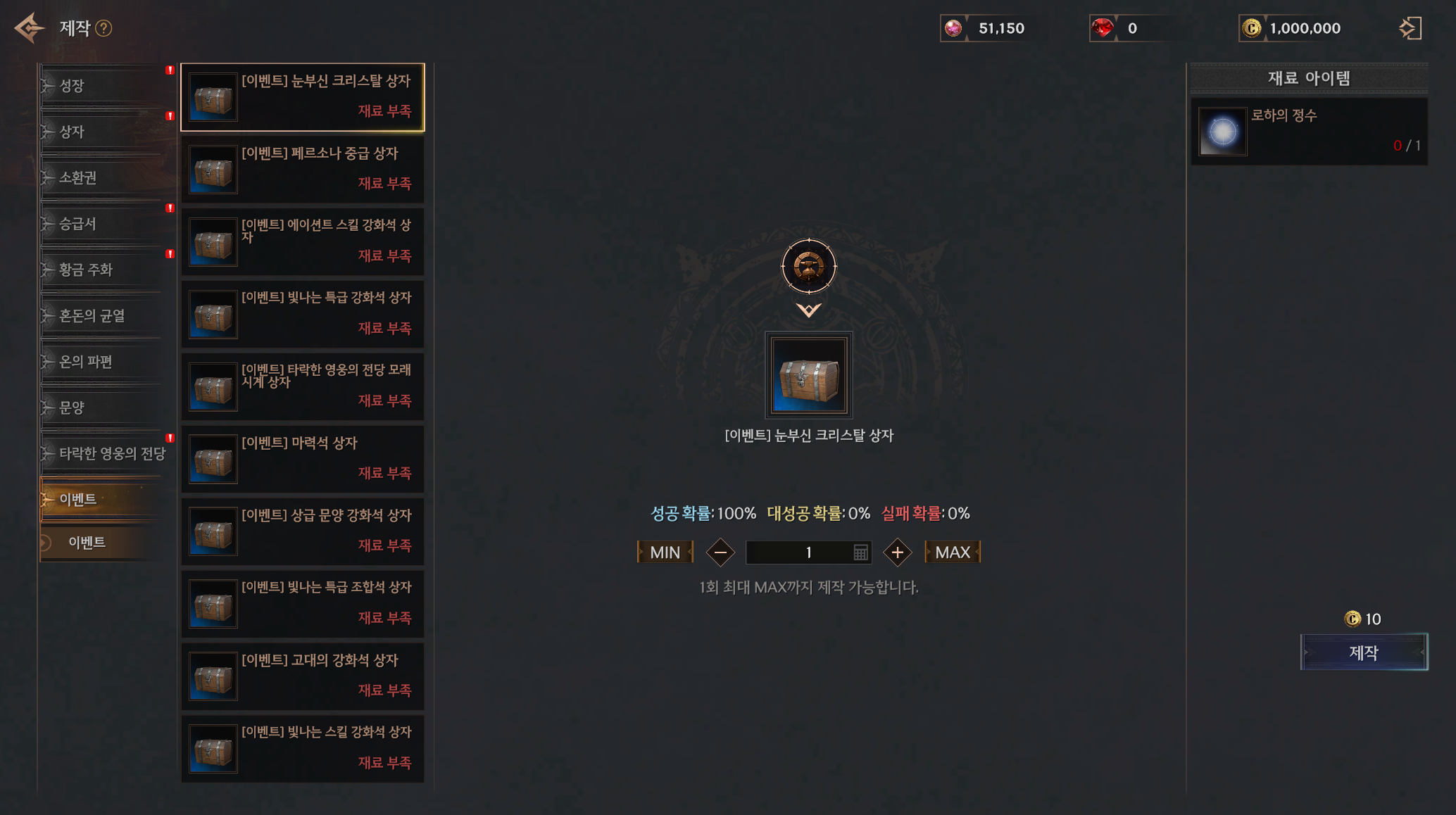This screenshot has width=1456, height=815.
Task: Select the 상급 문양 강화석 상자 recipe
Action: [x=303, y=531]
